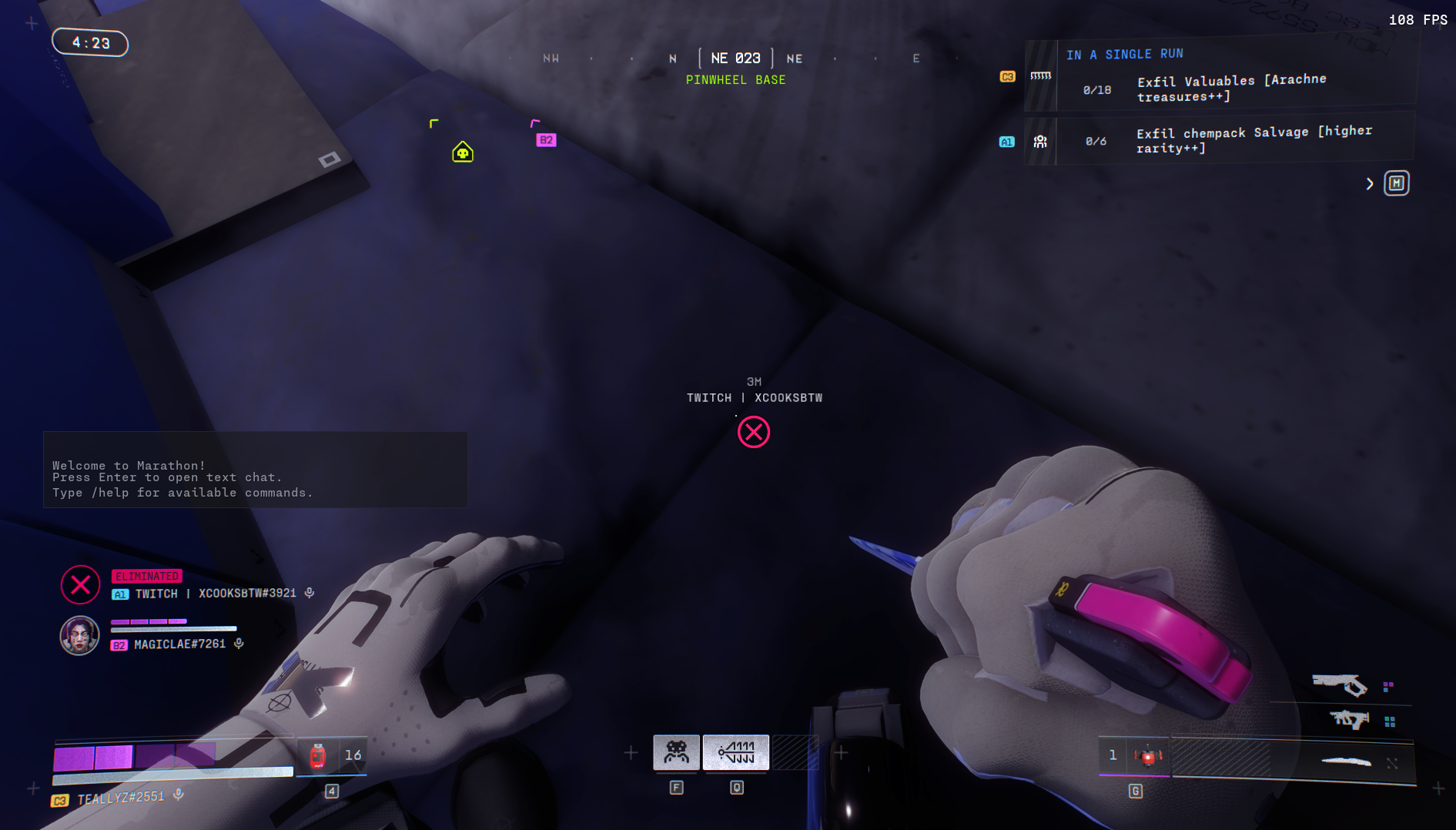The width and height of the screenshot is (1456, 830).
Task: Switch to the second weapon icon
Action: [x=1349, y=720]
